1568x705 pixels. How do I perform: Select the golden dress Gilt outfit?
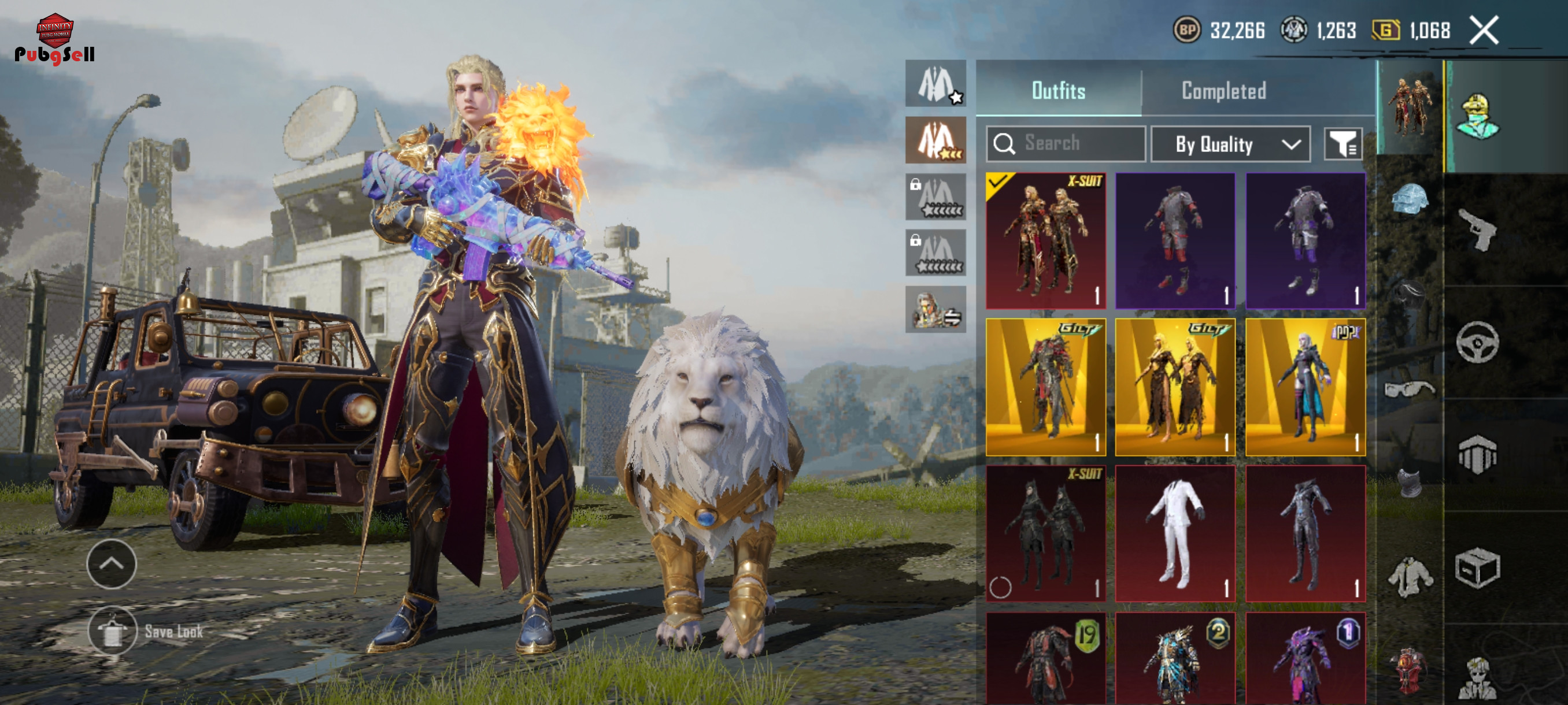[1175, 387]
